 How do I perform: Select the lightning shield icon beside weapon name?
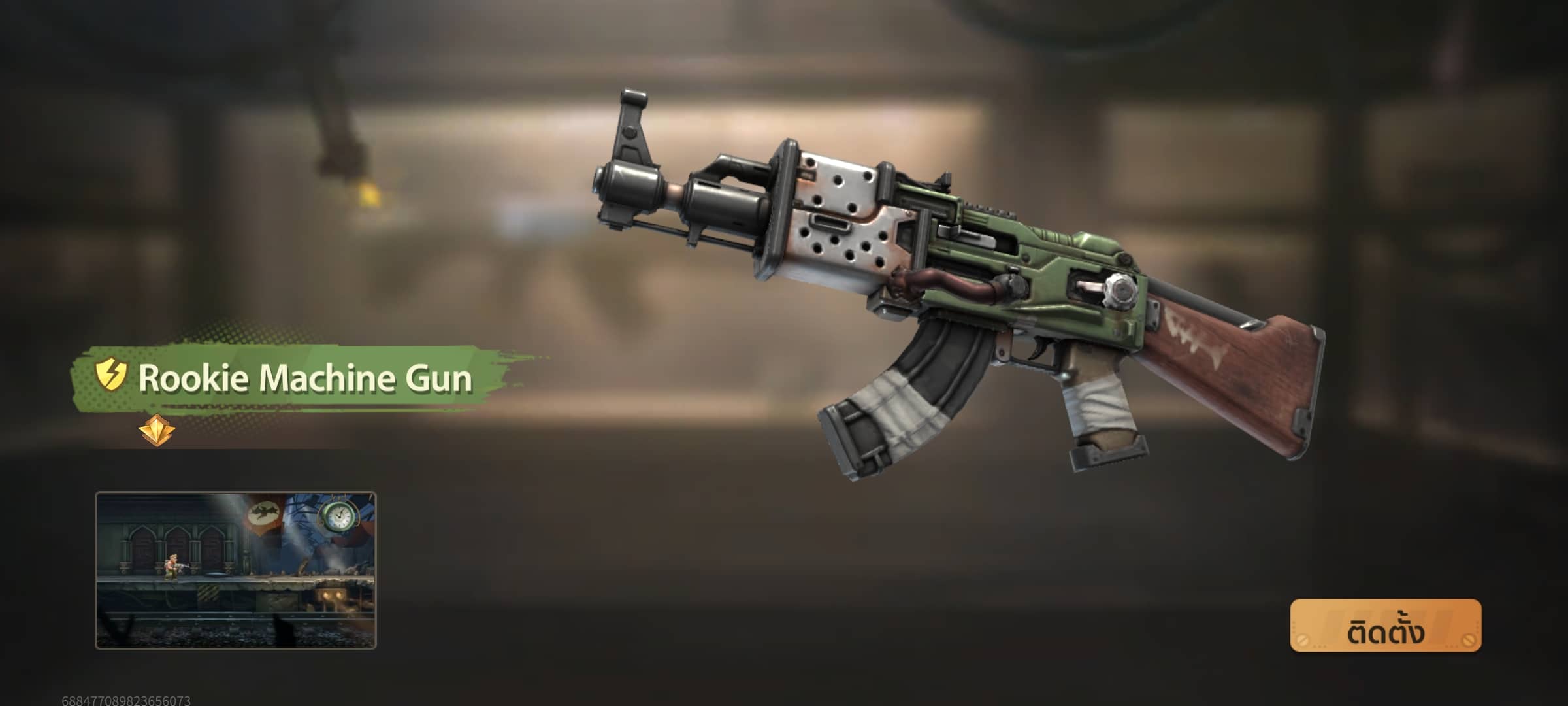pos(110,376)
